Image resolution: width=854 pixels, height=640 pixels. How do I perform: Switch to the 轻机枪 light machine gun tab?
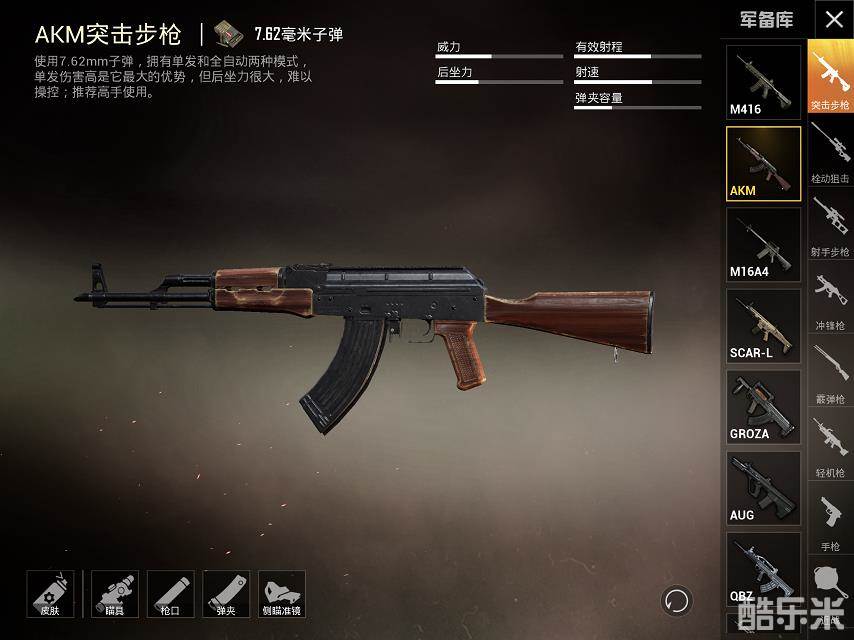pyautogui.click(x=830, y=446)
